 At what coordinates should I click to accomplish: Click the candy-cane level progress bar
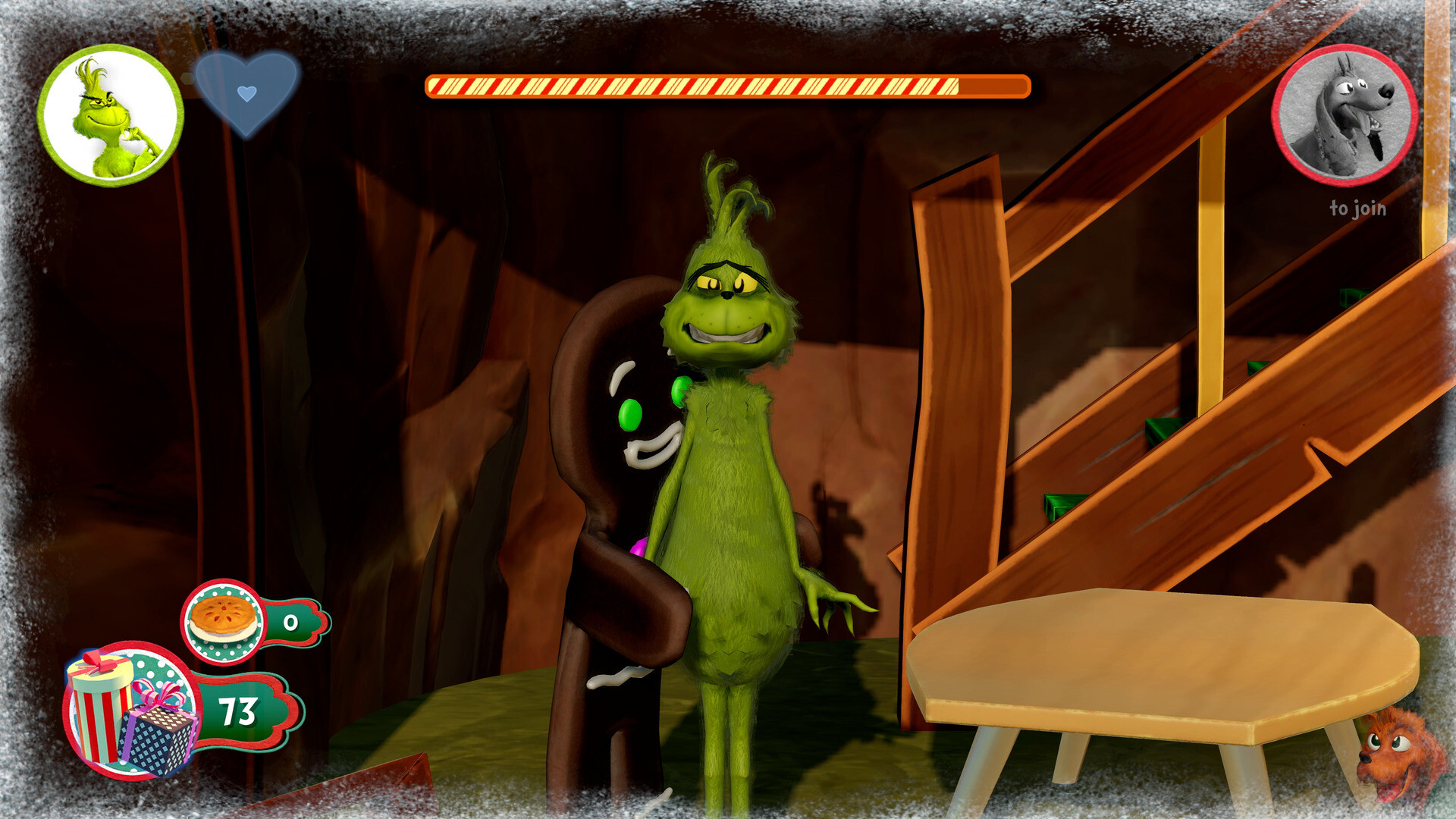pos(728,86)
